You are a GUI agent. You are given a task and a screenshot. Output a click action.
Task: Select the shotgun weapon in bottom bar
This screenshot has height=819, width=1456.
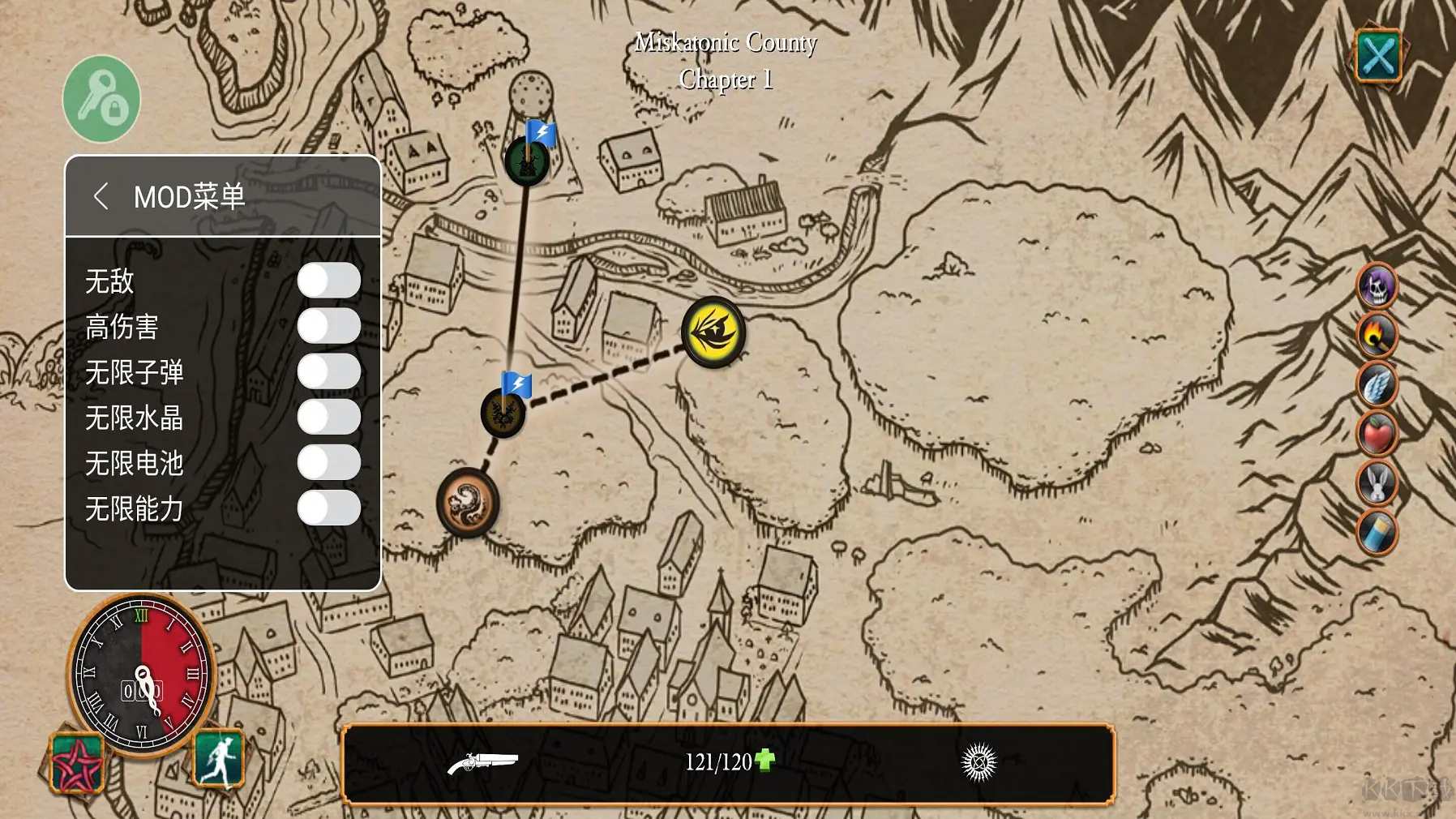pos(482,762)
